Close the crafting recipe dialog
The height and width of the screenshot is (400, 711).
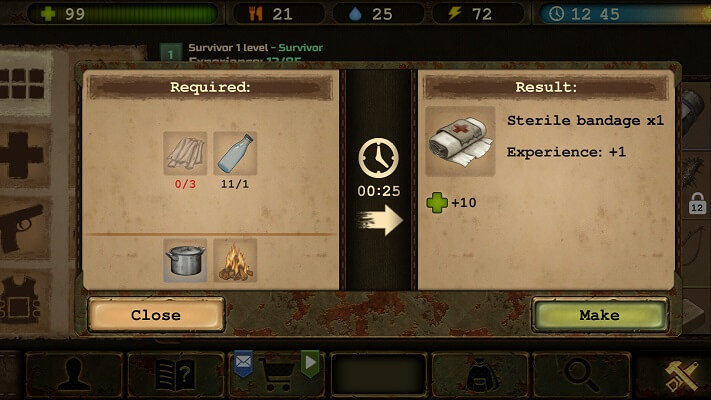[x=156, y=315]
